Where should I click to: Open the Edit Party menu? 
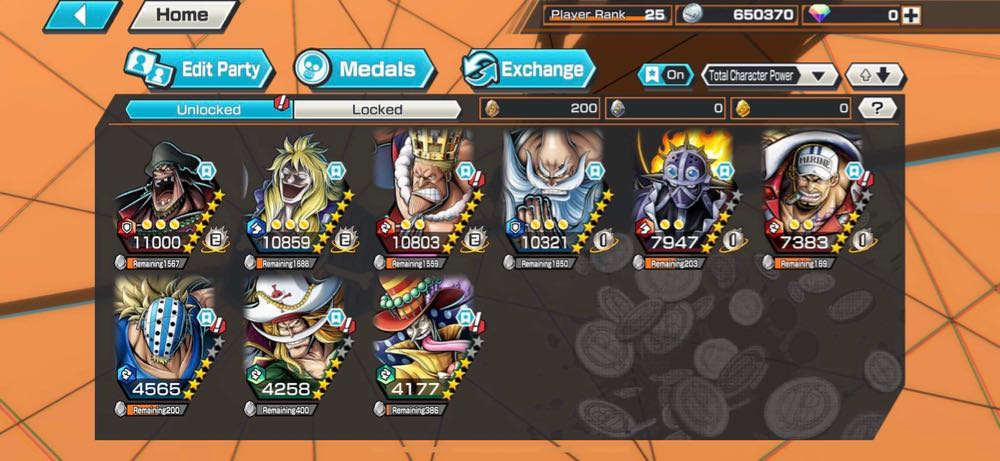click(x=199, y=69)
